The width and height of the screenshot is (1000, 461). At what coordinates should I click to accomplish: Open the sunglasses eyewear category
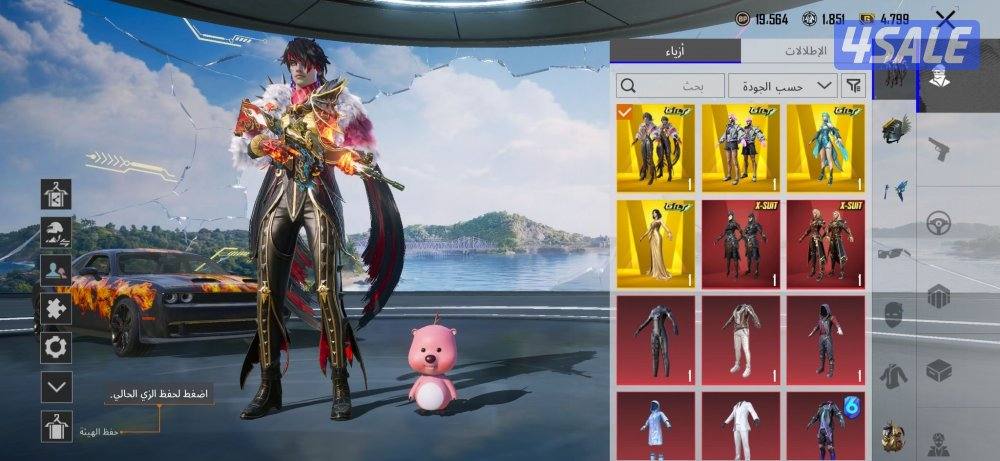(894, 253)
